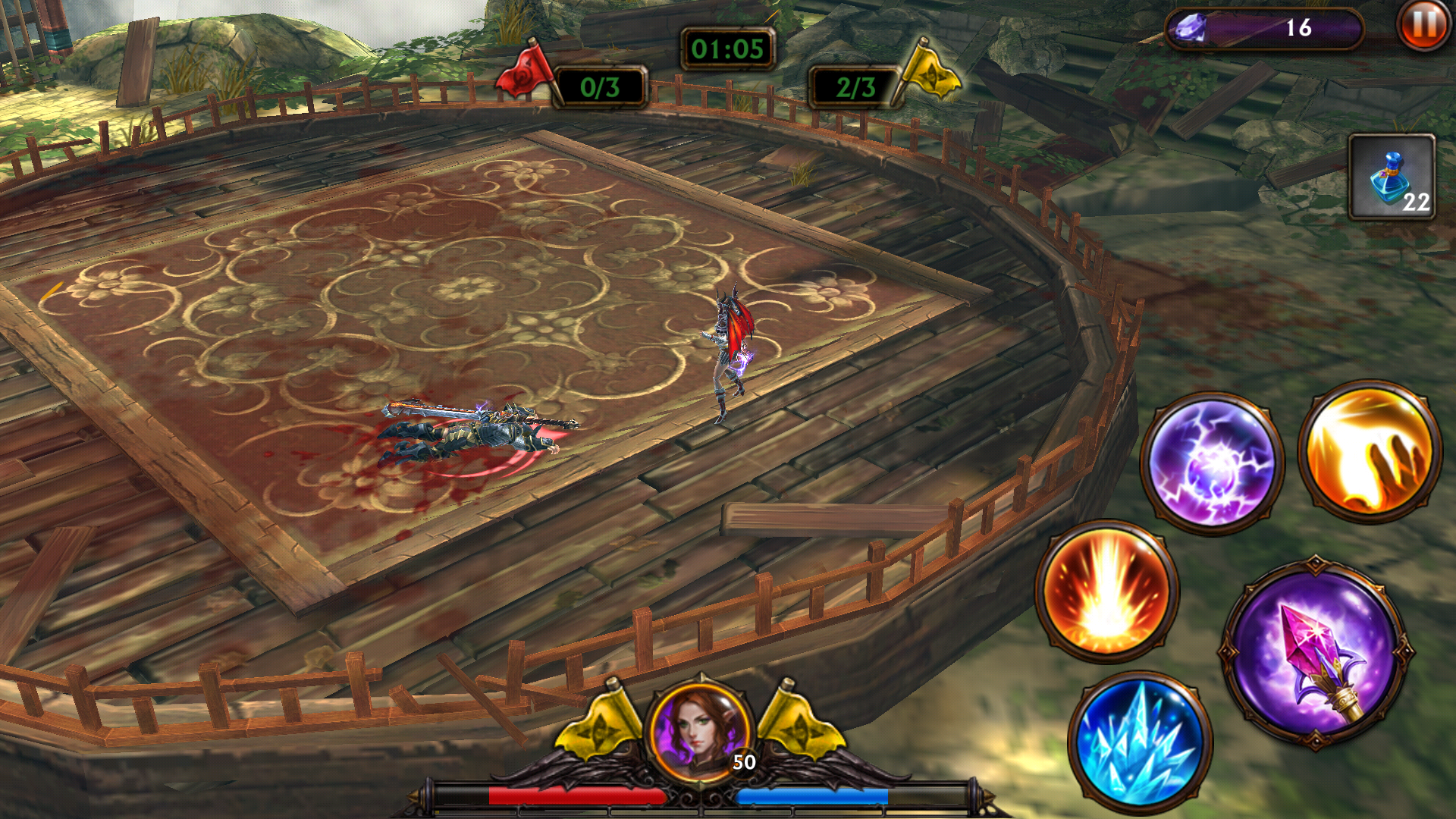
Task: Tap the red-haired hero portrait
Action: pyautogui.click(x=701, y=730)
